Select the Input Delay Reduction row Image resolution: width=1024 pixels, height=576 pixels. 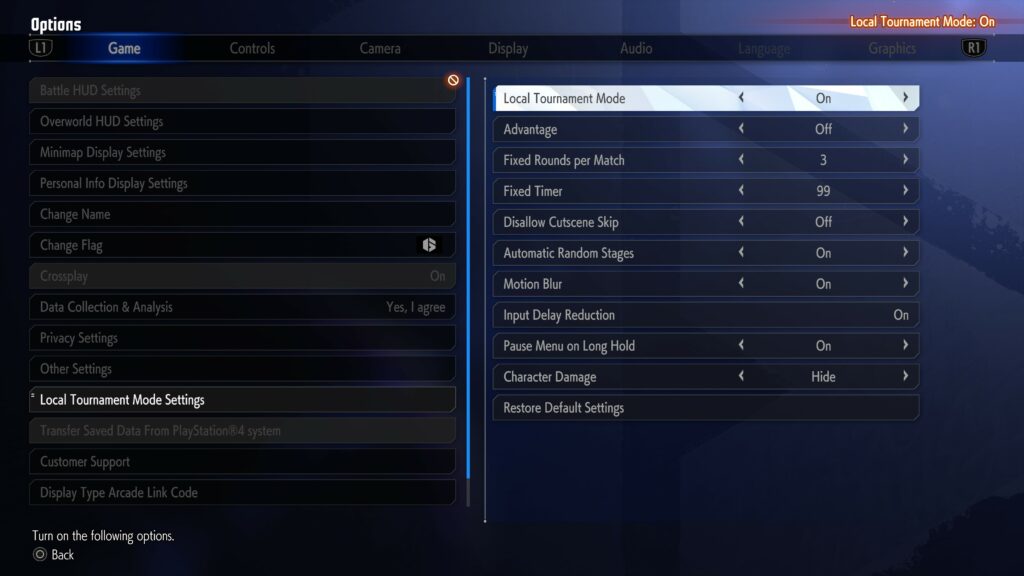click(x=705, y=315)
